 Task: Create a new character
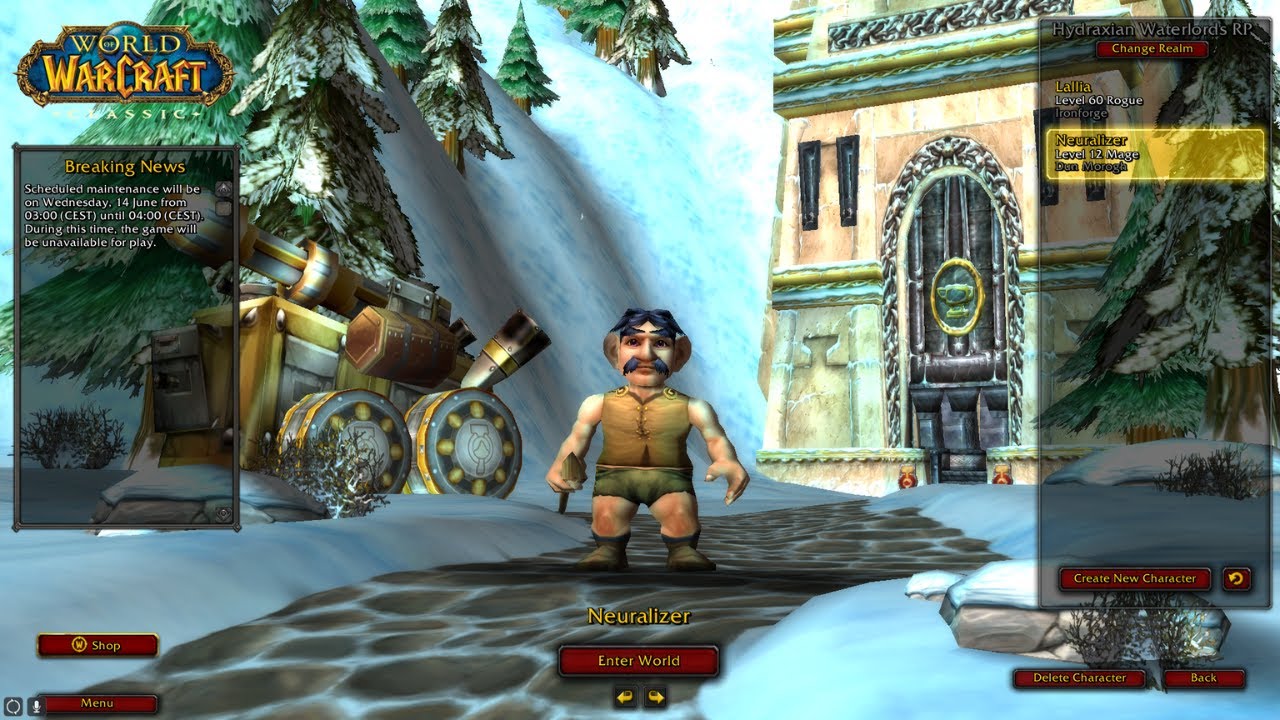tap(1134, 578)
